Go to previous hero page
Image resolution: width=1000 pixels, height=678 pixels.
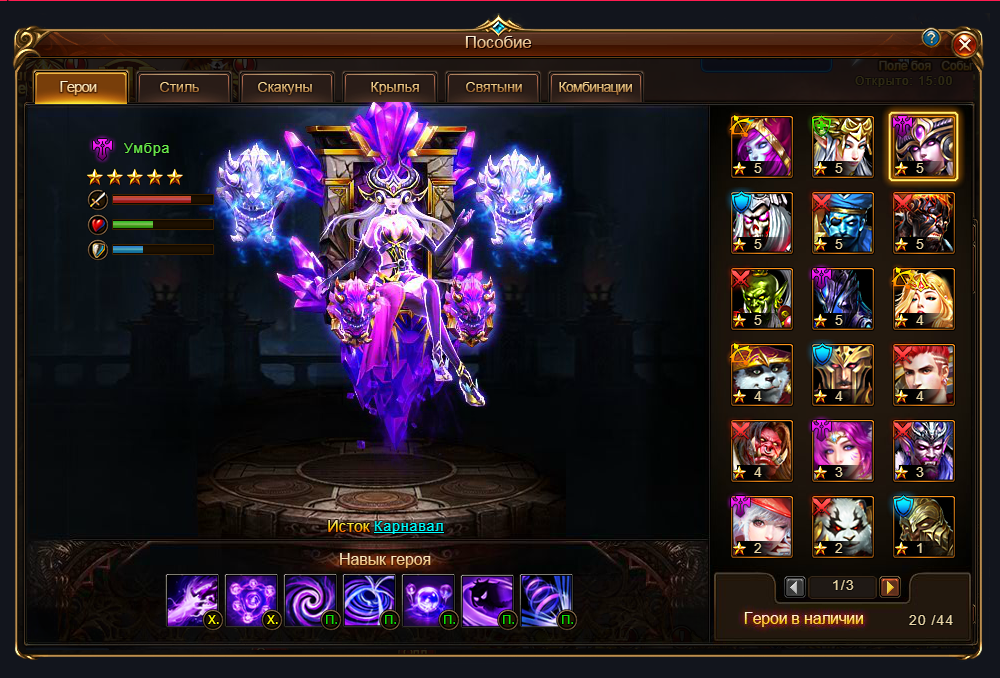(x=795, y=586)
